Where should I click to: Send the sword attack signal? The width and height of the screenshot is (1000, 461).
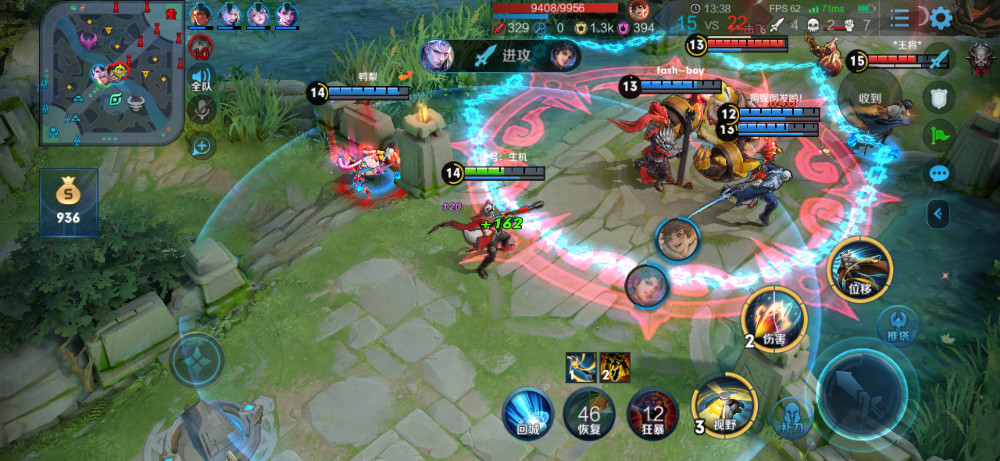(x=938, y=59)
